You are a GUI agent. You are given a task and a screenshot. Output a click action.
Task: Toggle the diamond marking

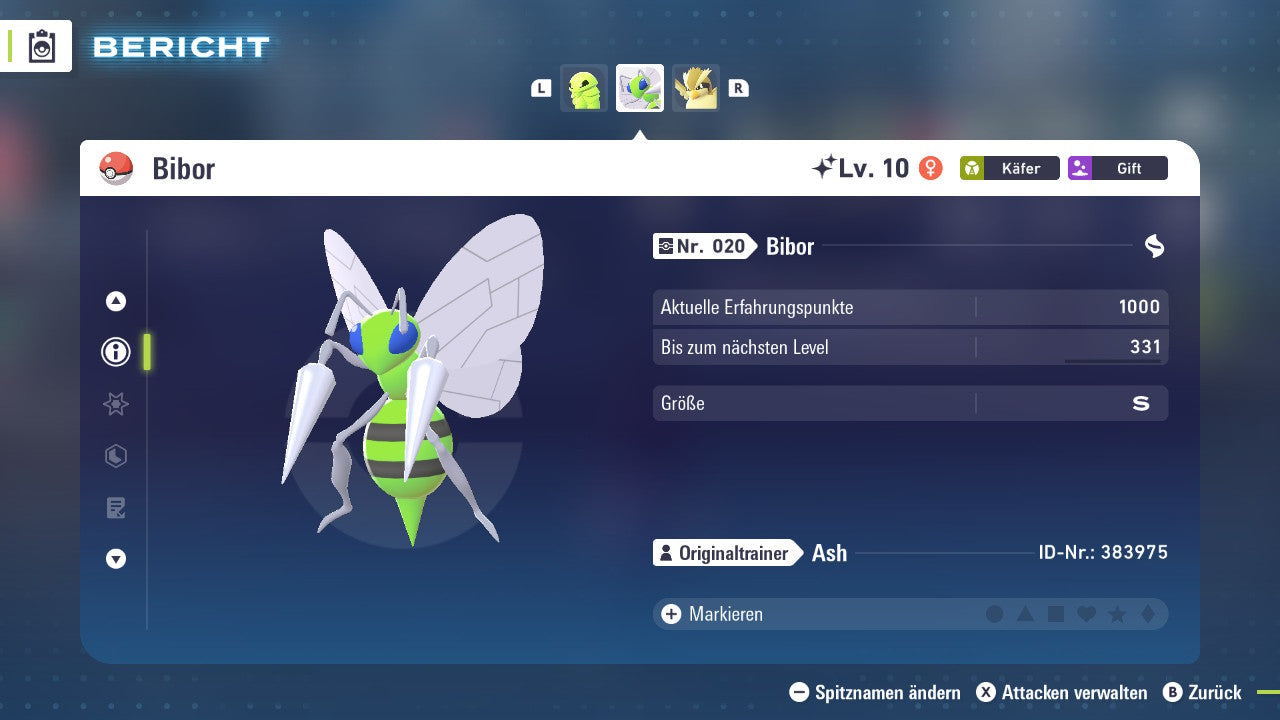[1148, 614]
